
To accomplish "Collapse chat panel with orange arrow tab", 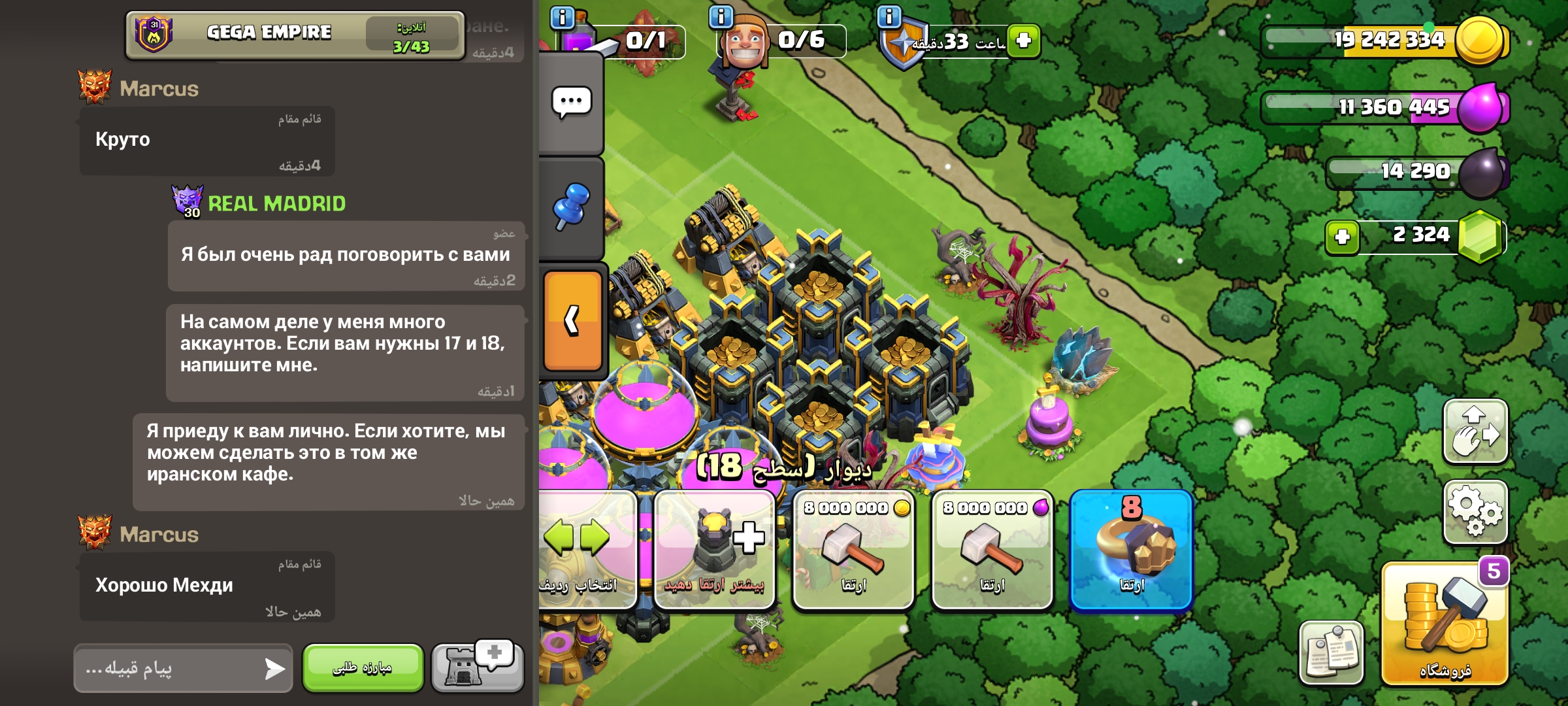I will (572, 320).
